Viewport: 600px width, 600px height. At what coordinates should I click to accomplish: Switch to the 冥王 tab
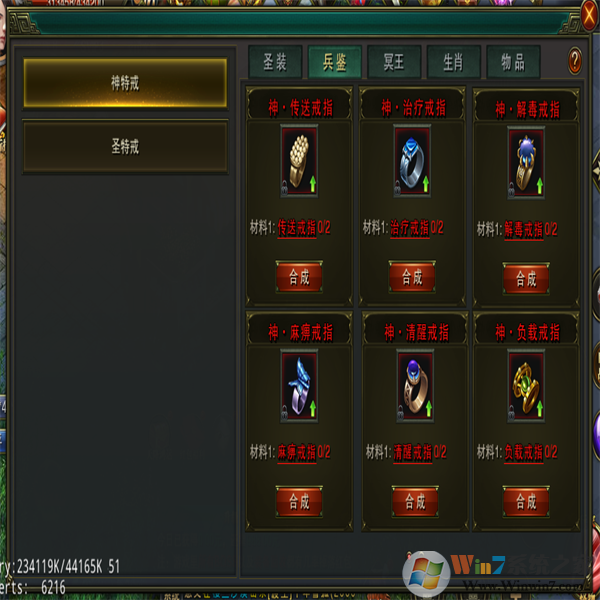coord(394,62)
